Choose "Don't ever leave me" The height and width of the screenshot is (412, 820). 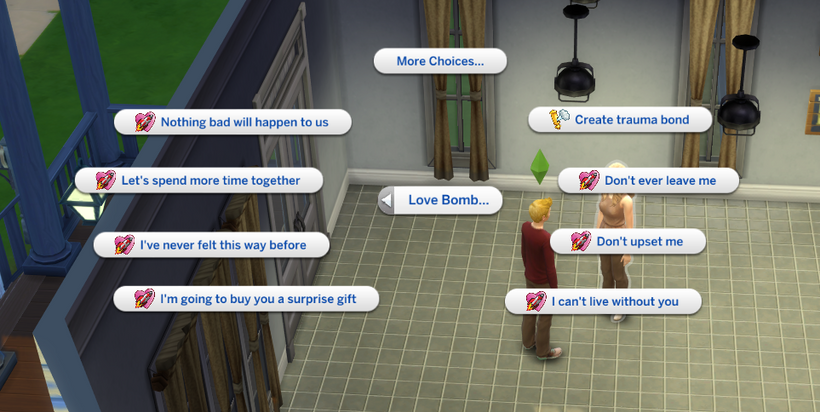pos(649,181)
